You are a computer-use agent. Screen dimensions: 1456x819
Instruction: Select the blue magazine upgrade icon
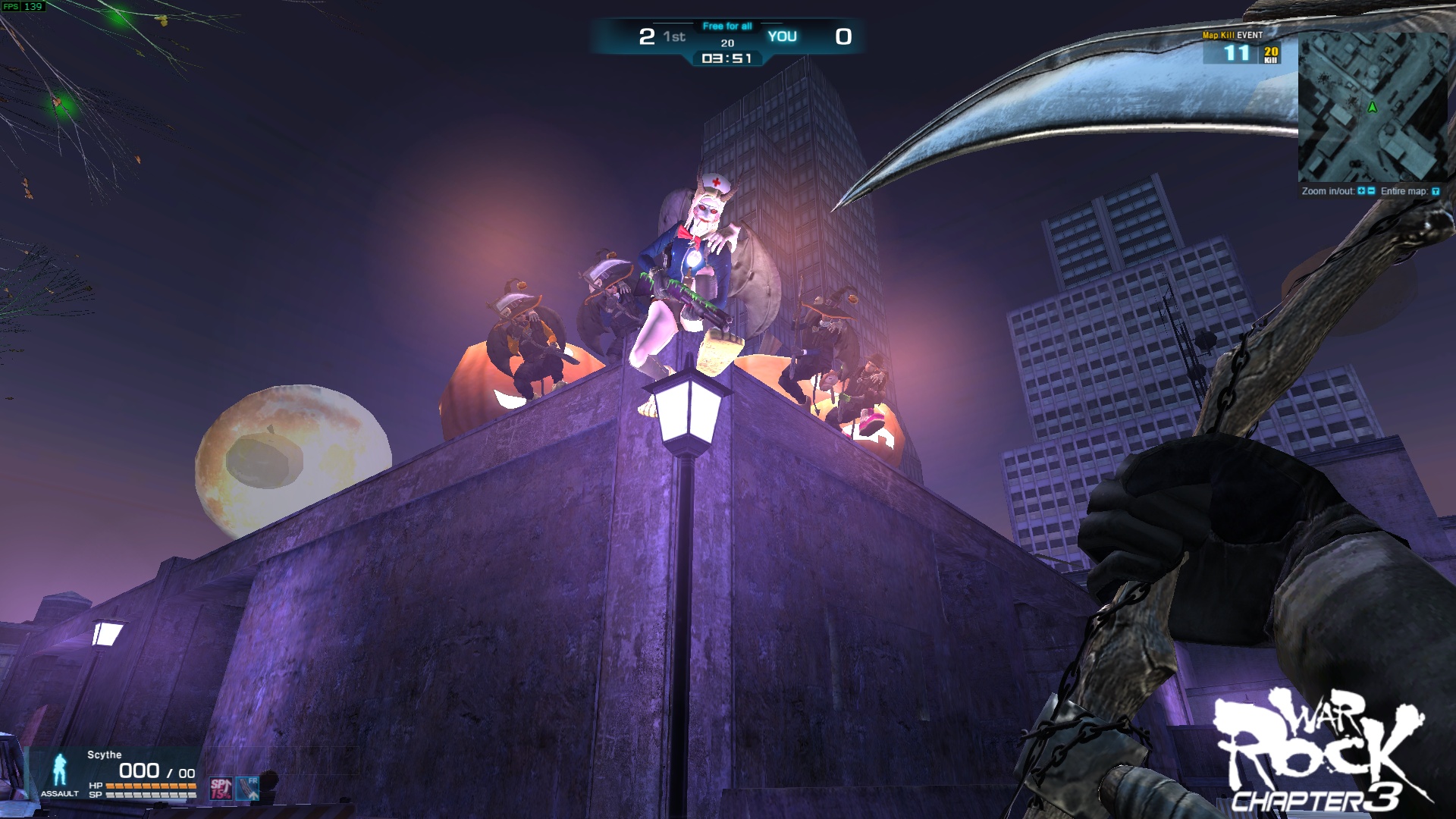248,789
